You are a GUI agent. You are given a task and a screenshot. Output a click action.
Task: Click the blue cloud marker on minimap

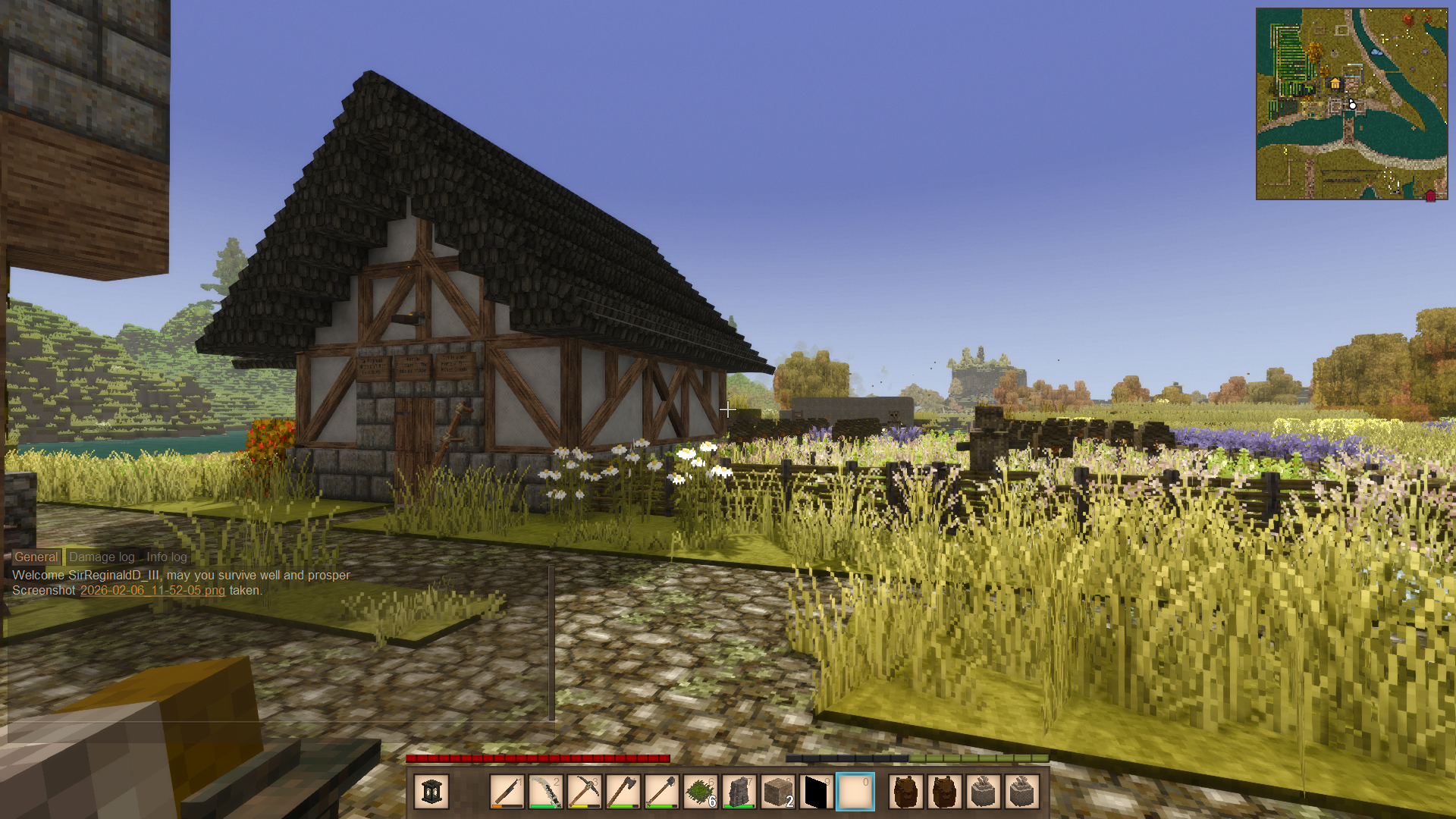1377,53
